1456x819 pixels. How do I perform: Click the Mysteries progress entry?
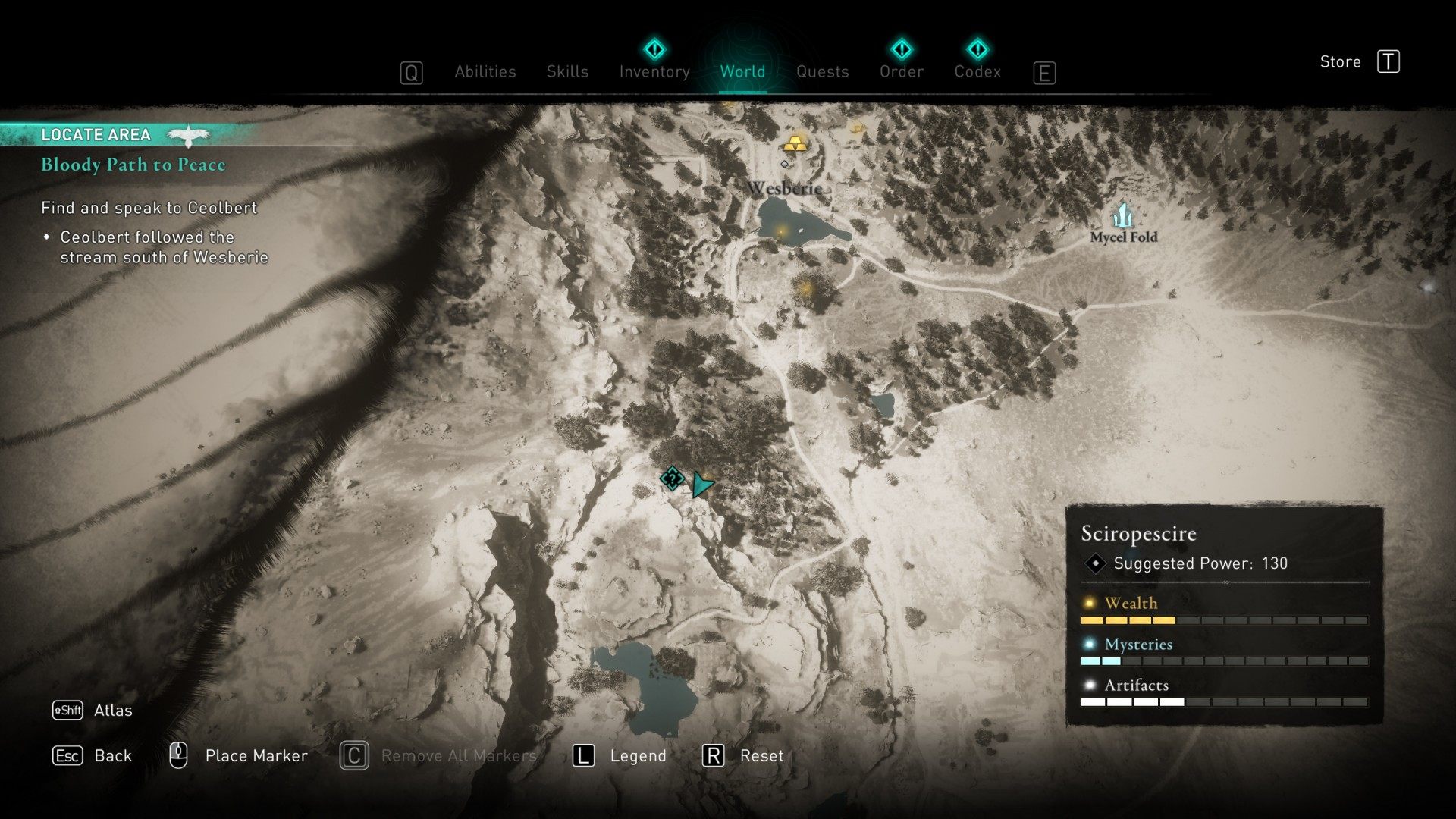[1137, 645]
